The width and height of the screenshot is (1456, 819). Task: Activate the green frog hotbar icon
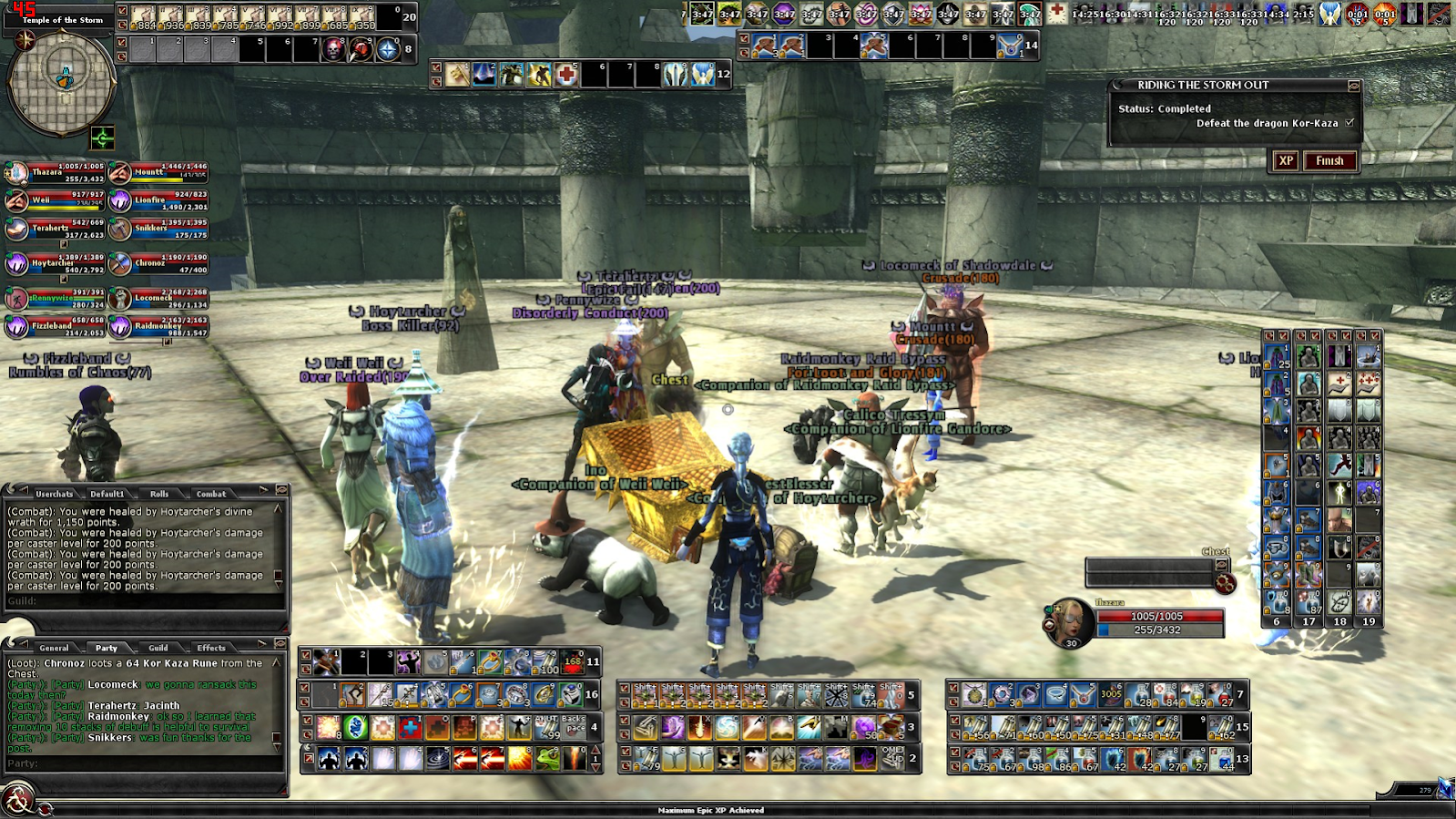547,758
